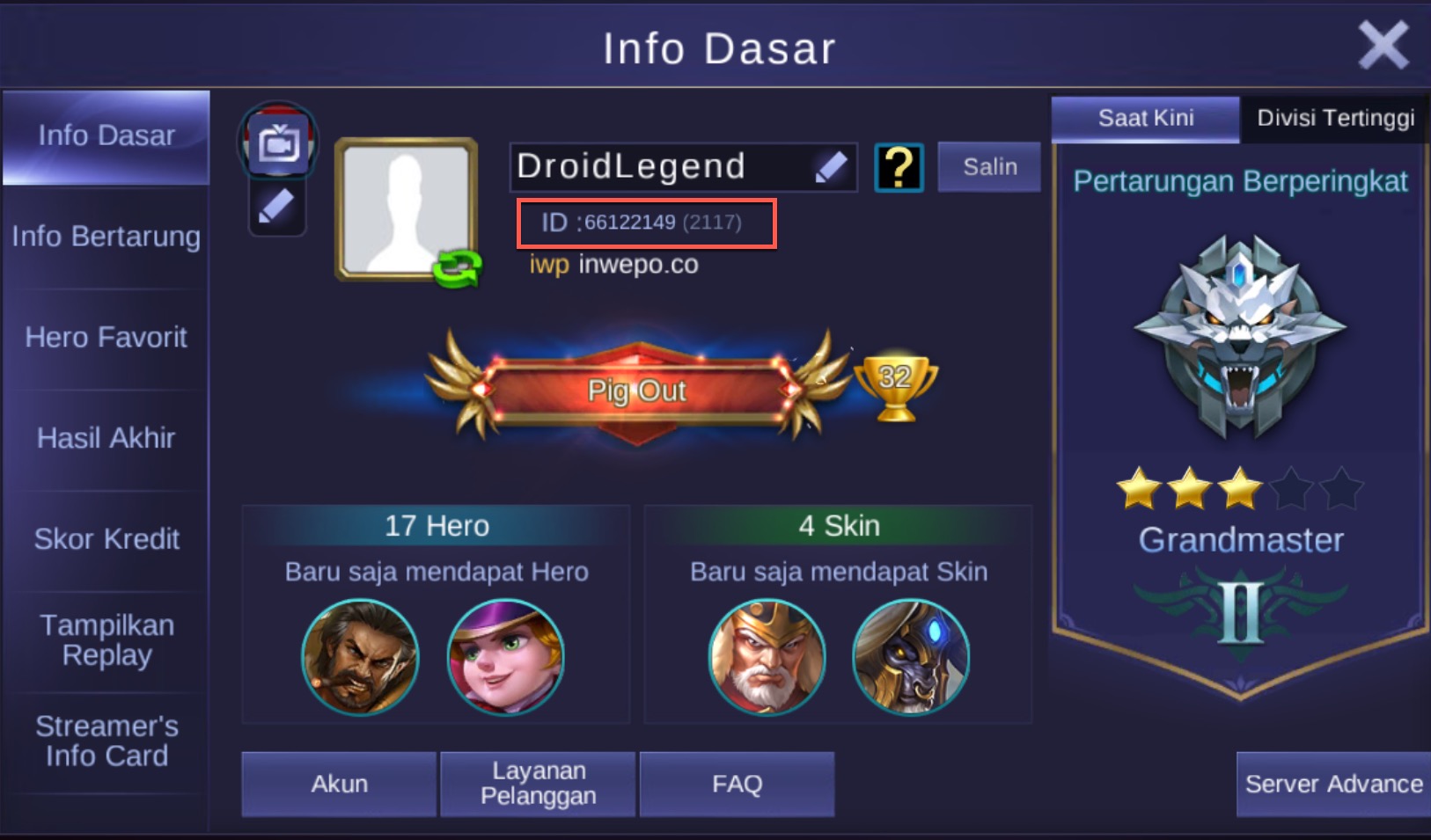Click the Salin button to copy ID
Screen dimensions: 1431x840
pos(989,166)
